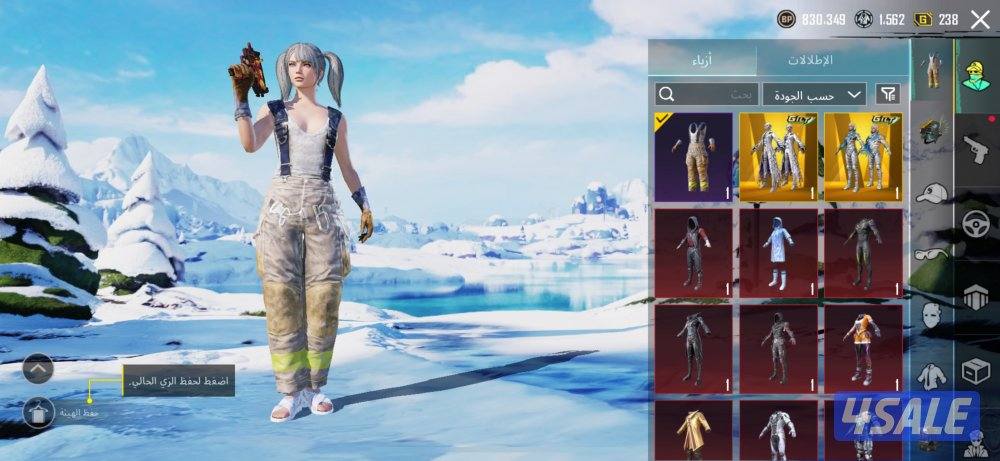Show the face mask category
The image size is (1000, 461).
(931, 317)
